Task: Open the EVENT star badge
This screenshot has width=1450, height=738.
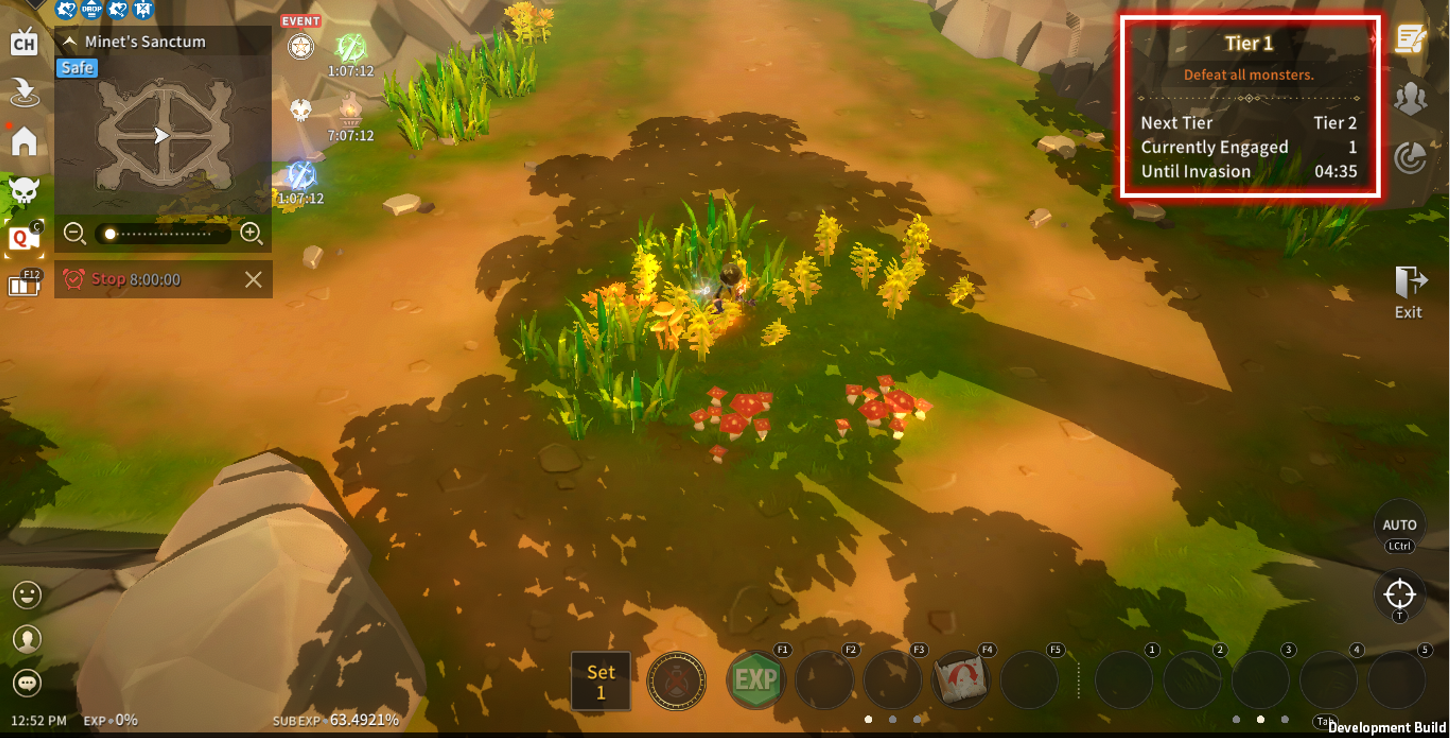Action: [301, 45]
